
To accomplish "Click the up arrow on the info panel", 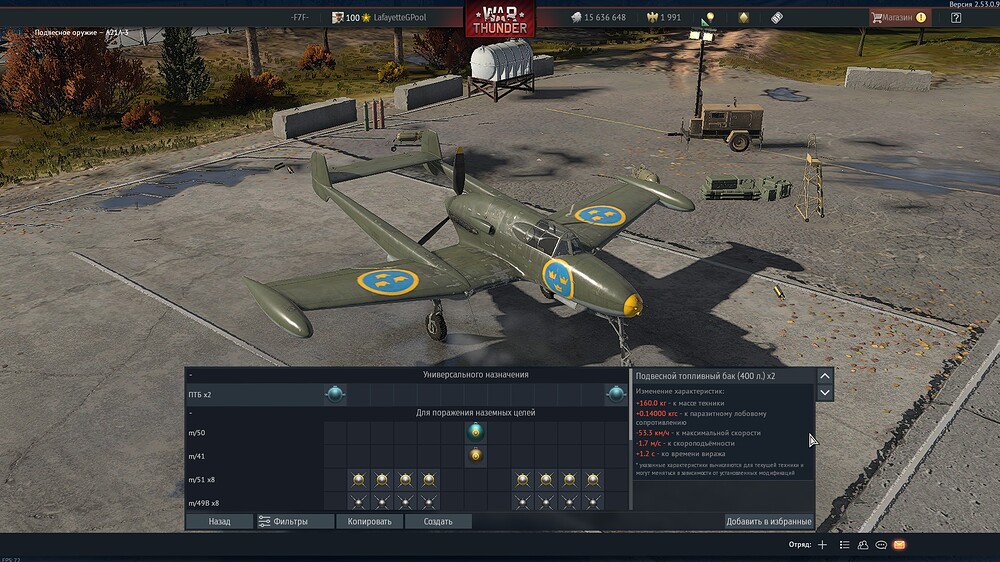I will point(825,376).
